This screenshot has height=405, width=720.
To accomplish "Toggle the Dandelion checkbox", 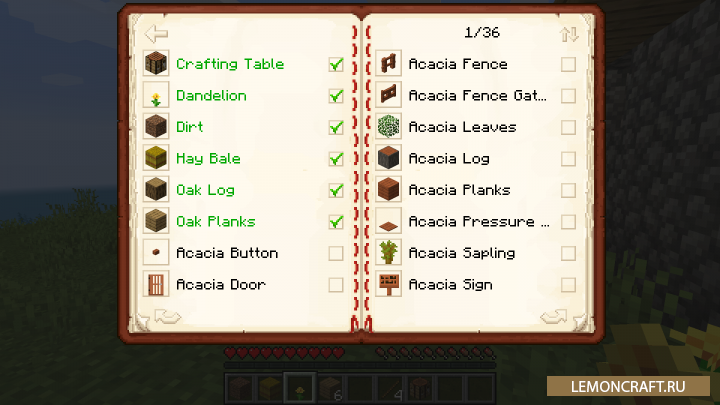I will click(x=336, y=96).
